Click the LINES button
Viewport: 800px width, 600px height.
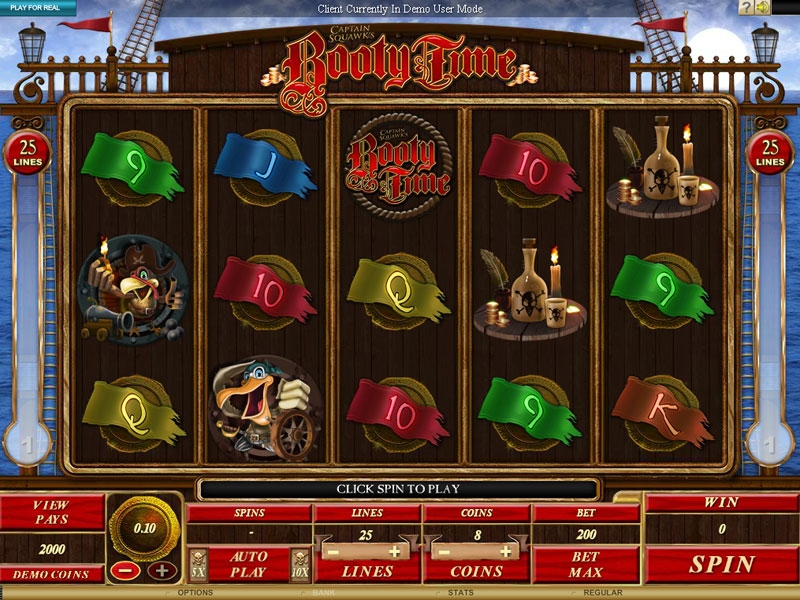pos(367,572)
